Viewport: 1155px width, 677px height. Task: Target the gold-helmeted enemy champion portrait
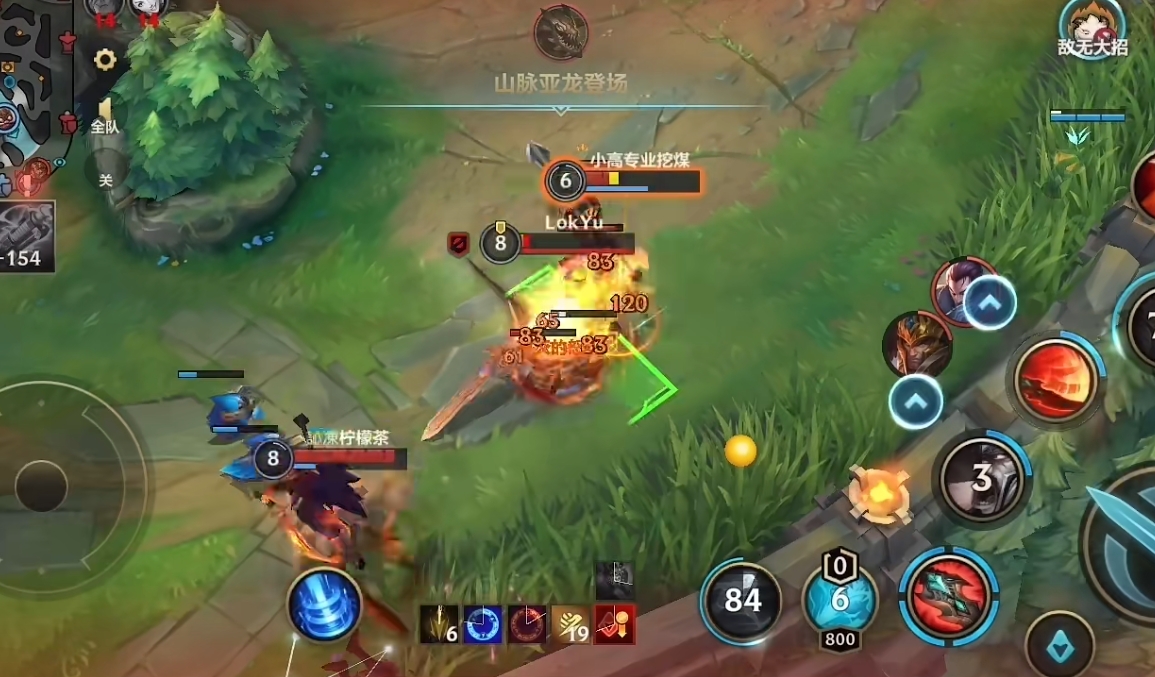pyautogui.click(x=915, y=343)
